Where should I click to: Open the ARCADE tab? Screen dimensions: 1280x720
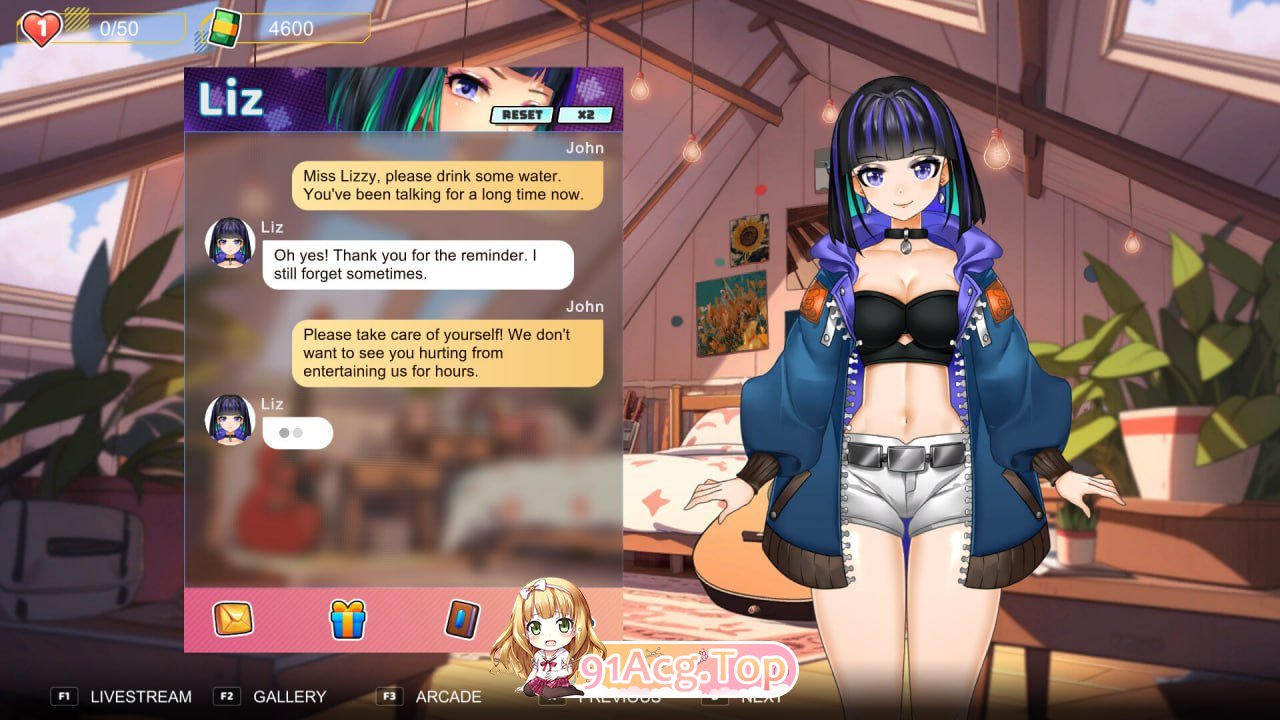[x=448, y=697]
